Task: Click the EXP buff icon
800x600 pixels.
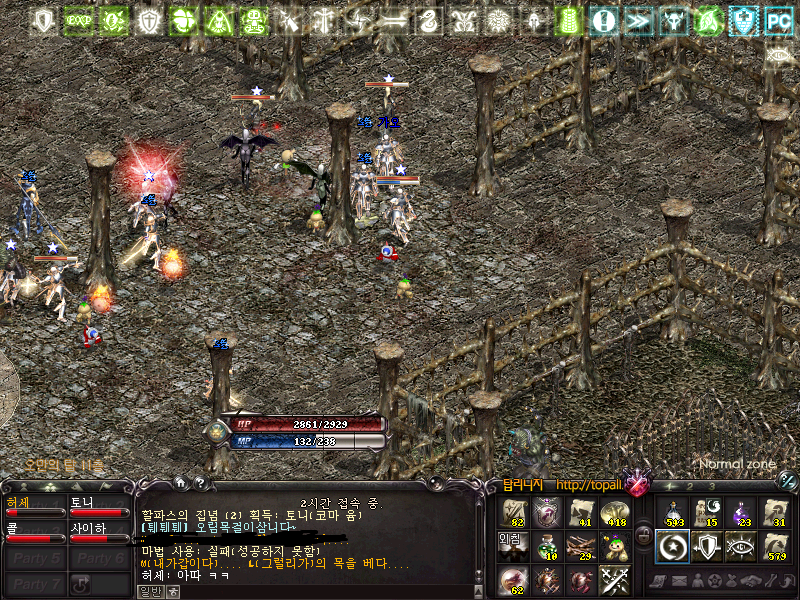Action: (x=77, y=19)
